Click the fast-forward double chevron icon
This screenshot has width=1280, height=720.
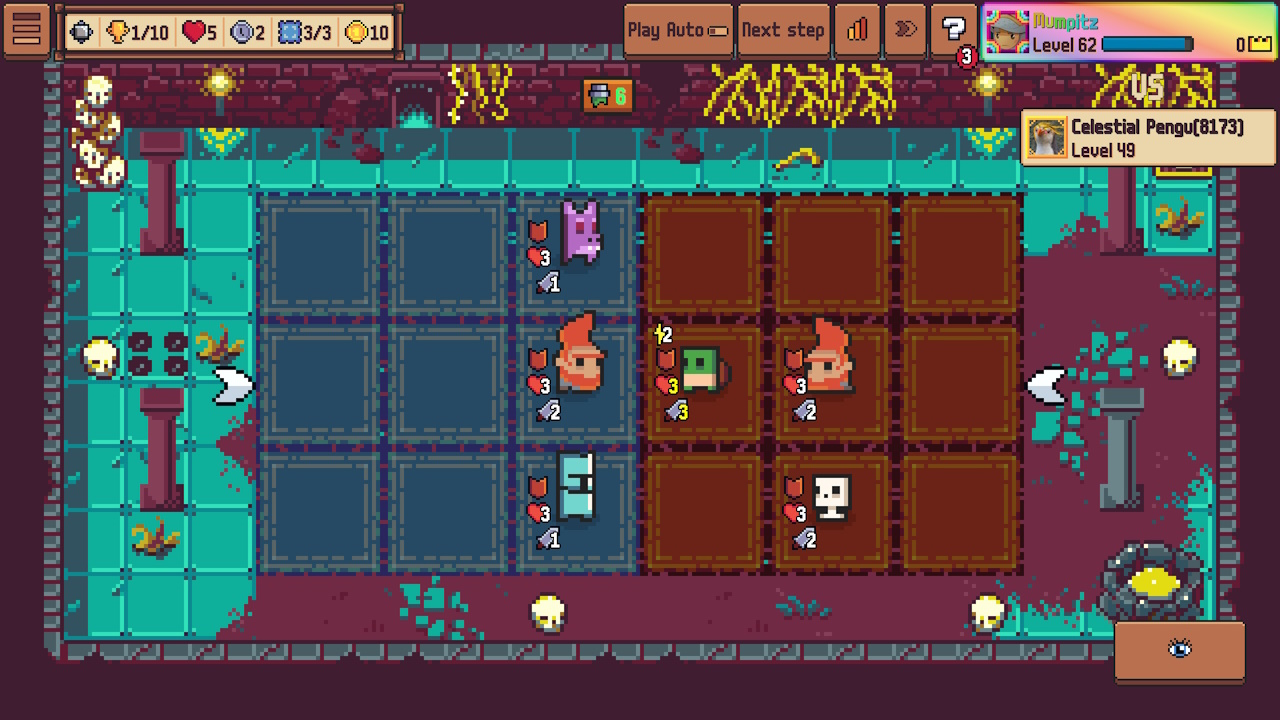(x=905, y=29)
